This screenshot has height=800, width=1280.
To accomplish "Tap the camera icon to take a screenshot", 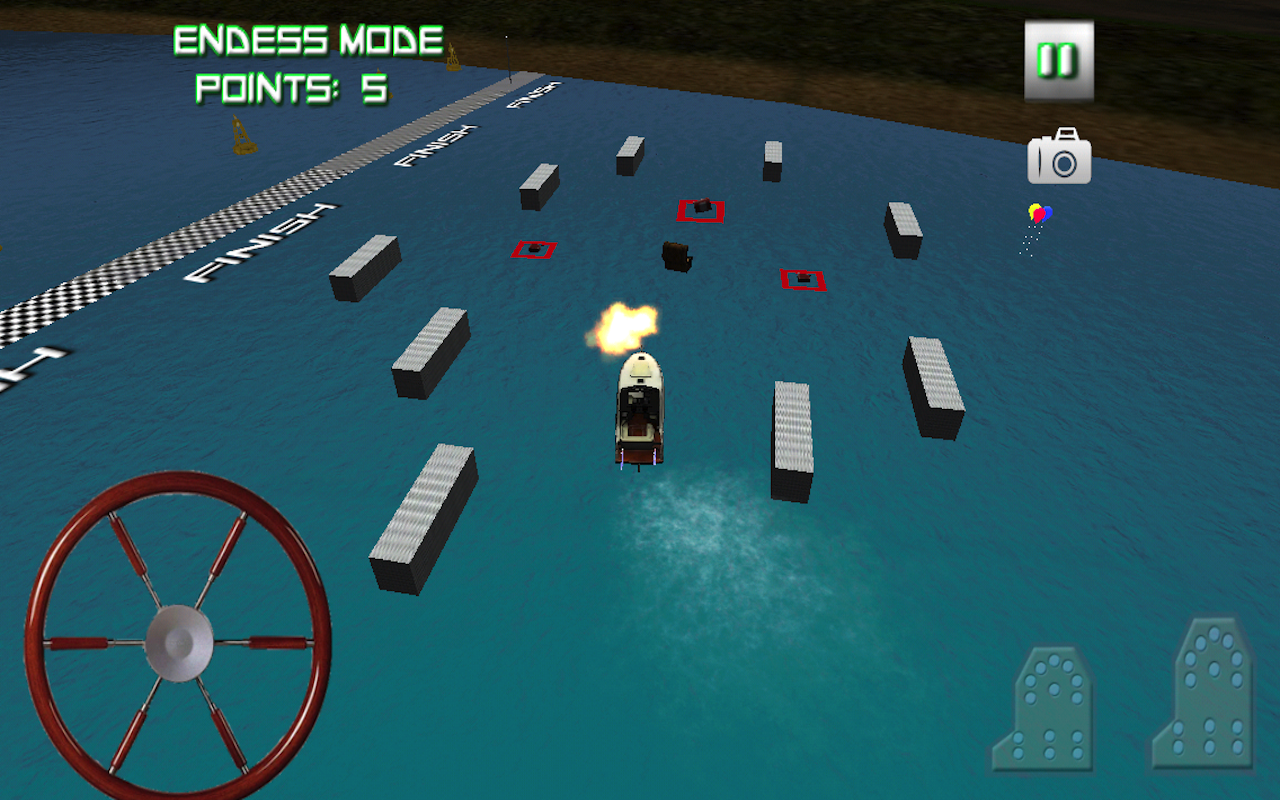I will [x=1059, y=158].
